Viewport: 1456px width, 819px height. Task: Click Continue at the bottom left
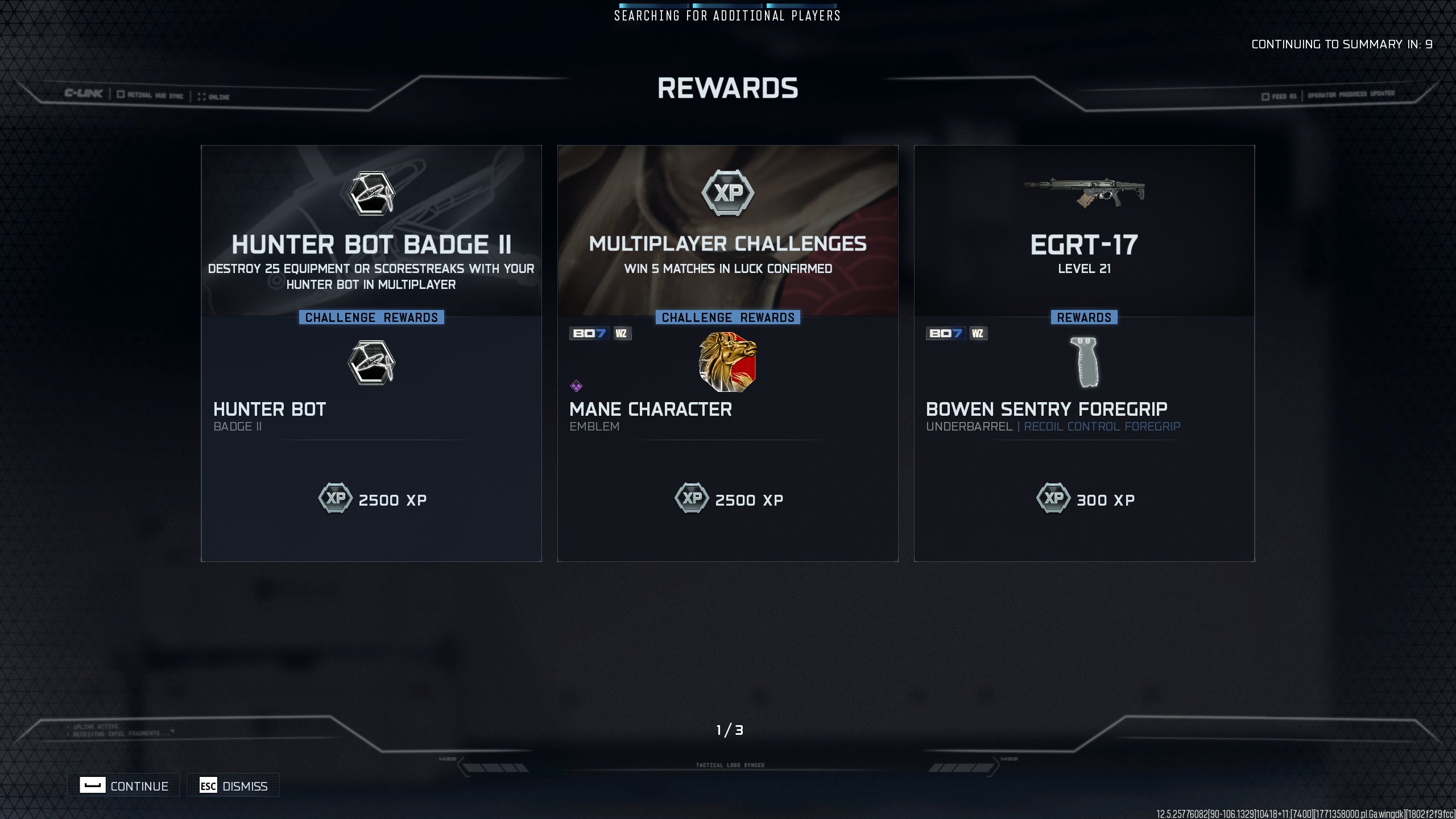[124, 785]
